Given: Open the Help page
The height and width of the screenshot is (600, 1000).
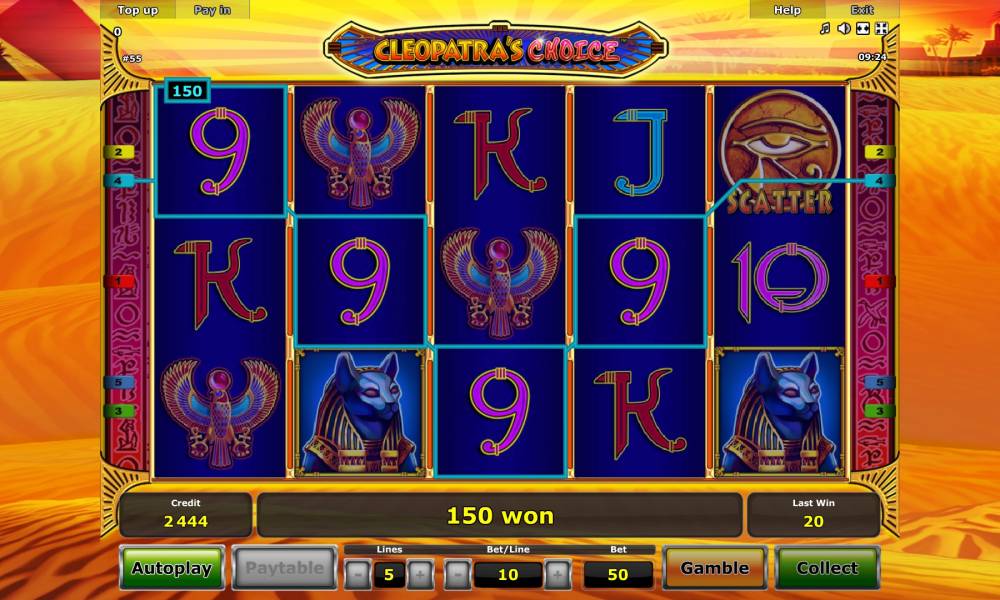Looking at the screenshot, I should pyautogui.click(x=787, y=10).
